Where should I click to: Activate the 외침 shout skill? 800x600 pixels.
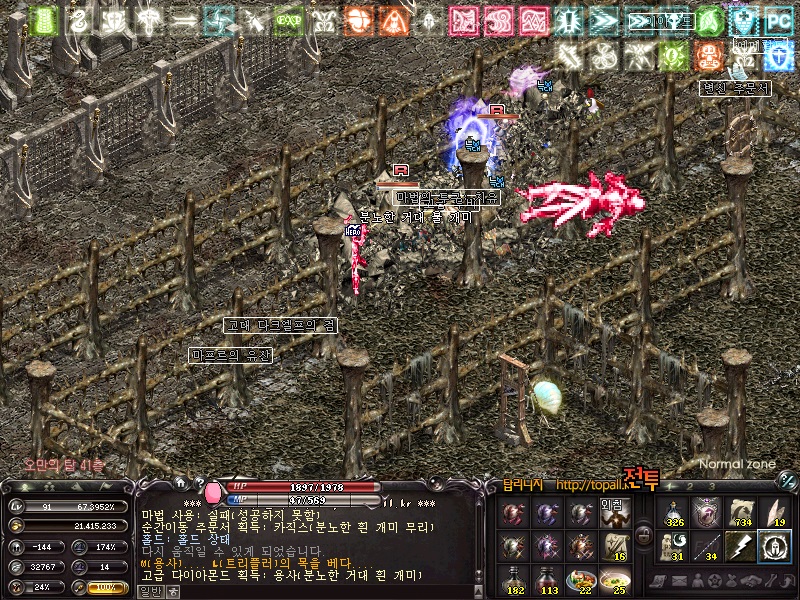click(613, 514)
